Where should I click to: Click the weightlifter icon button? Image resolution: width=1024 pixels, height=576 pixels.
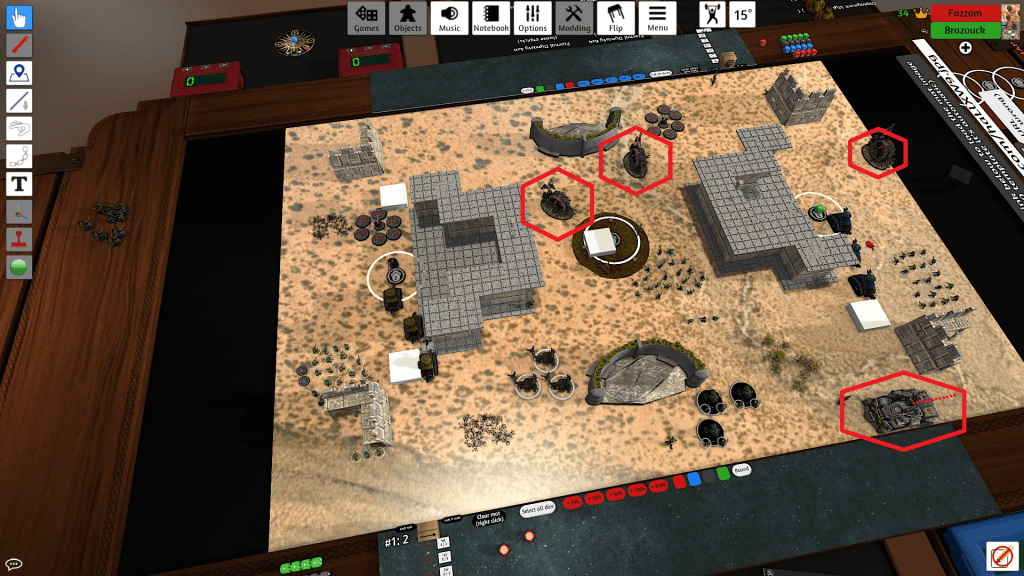tap(714, 15)
